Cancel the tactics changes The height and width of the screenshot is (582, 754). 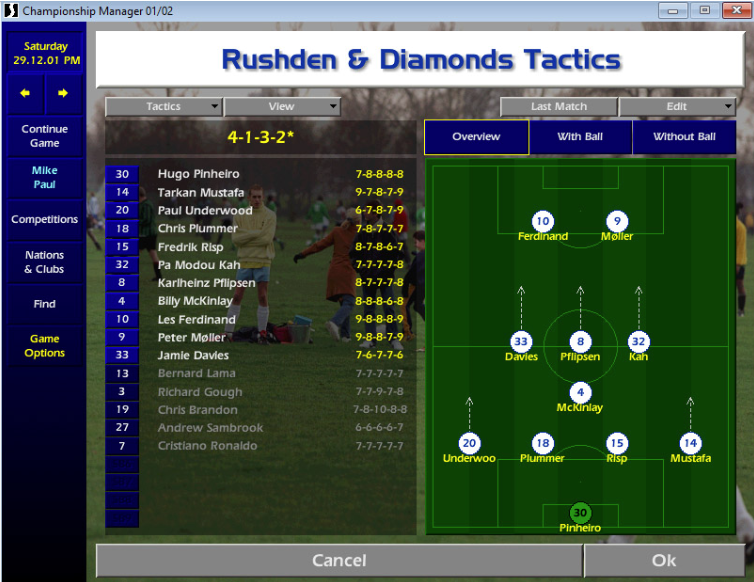point(339,561)
